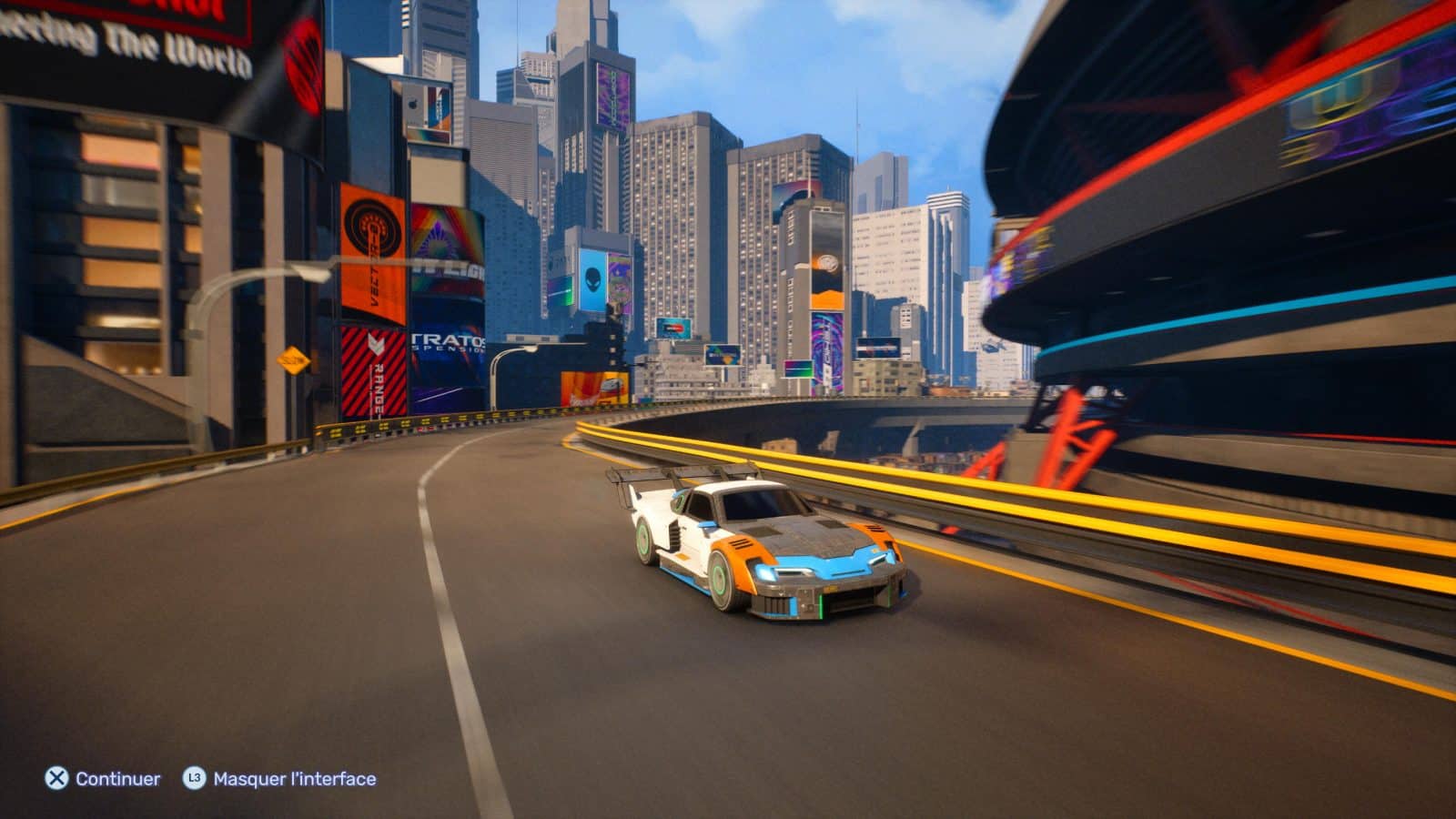Image resolution: width=1456 pixels, height=819 pixels.
Task: Continue with the Continuer button
Action: point(103,779)
